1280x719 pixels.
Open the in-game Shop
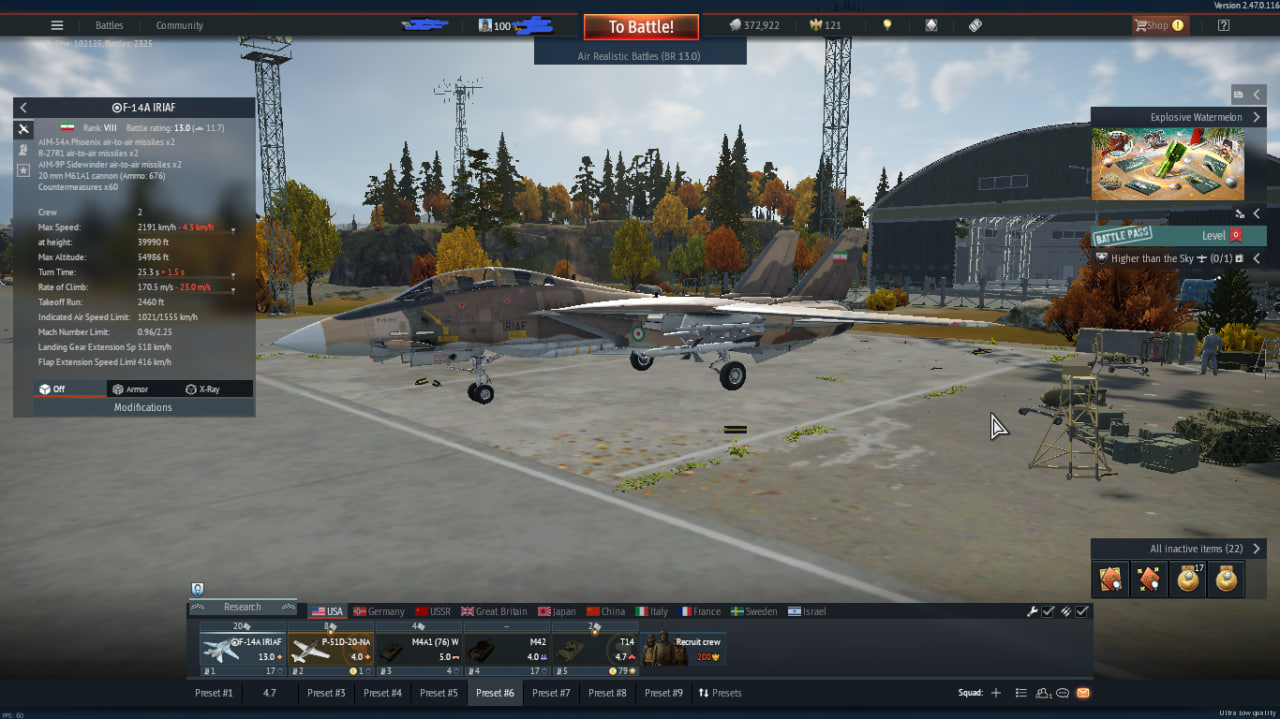(x=1158, y=25)
